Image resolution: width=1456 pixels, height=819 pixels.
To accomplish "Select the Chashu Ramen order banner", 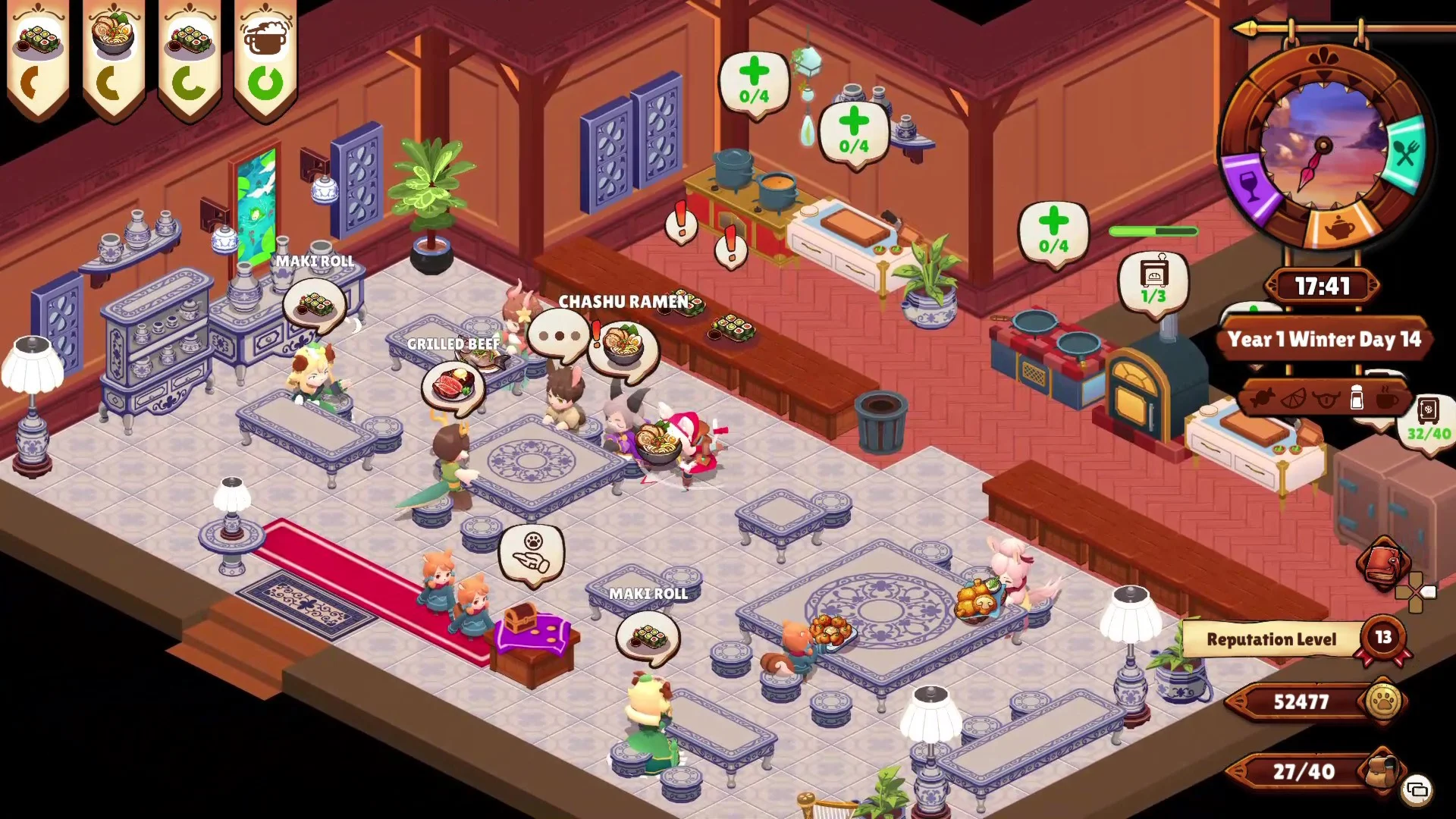I will click(x=114, y=59).
